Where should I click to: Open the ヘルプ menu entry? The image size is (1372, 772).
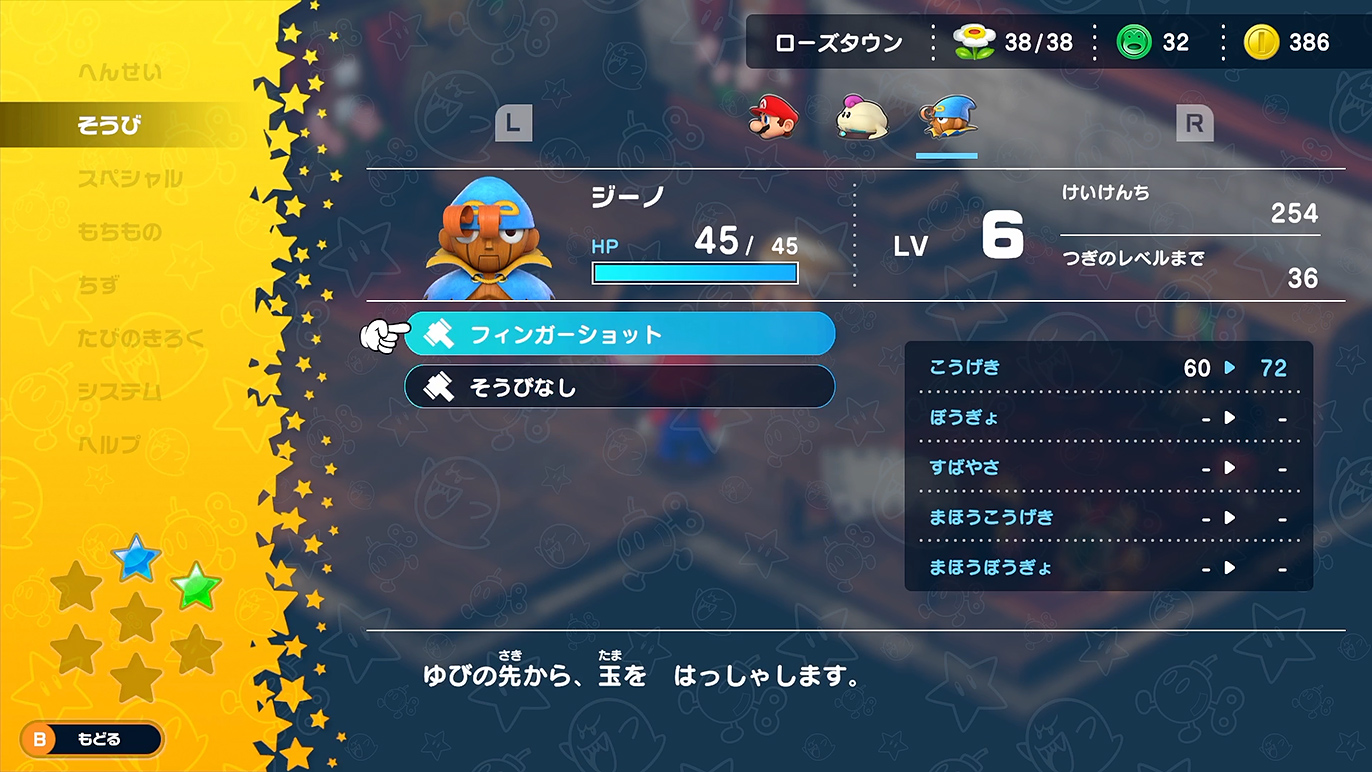tap(110, 444)
